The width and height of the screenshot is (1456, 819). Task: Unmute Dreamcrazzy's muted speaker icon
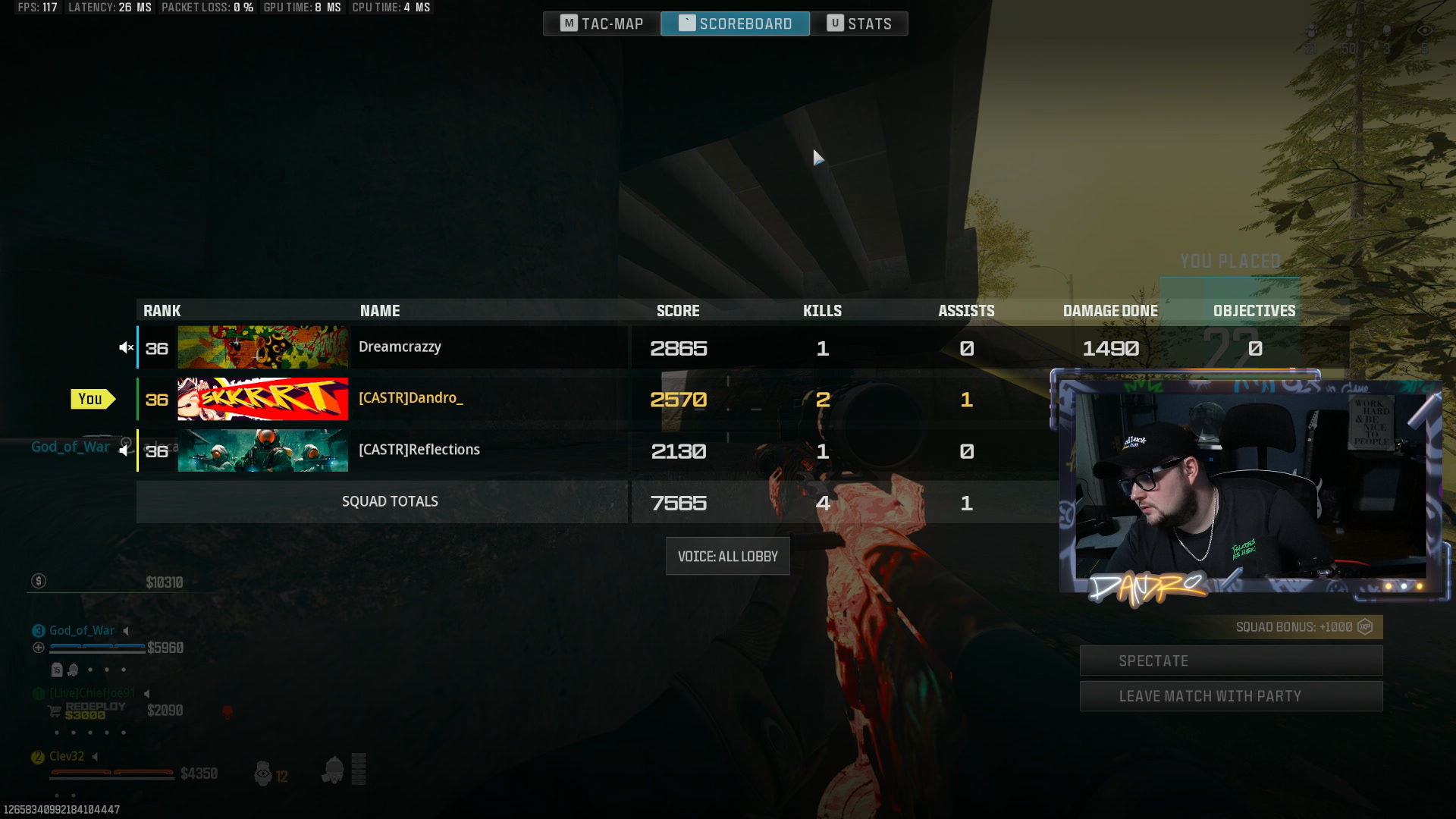(x=126, y=347)
